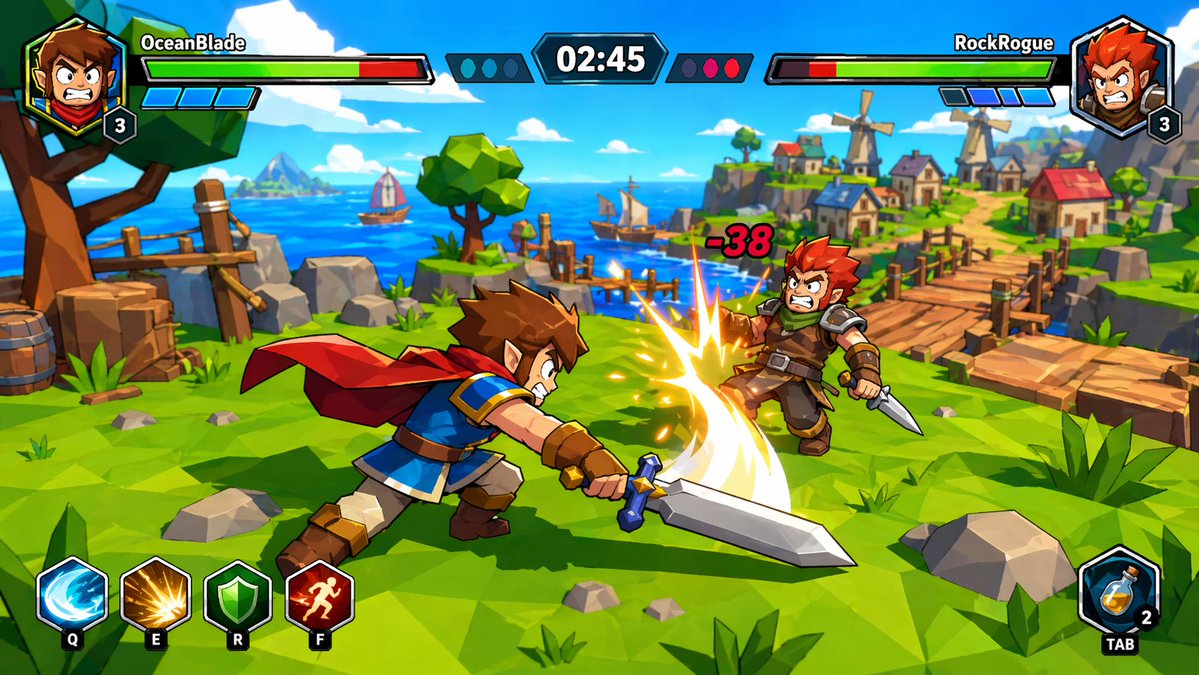Viewport: 1199px width, 675px height.
Task: Select RockRogue's character portrait
Action: pos(1121,75)
